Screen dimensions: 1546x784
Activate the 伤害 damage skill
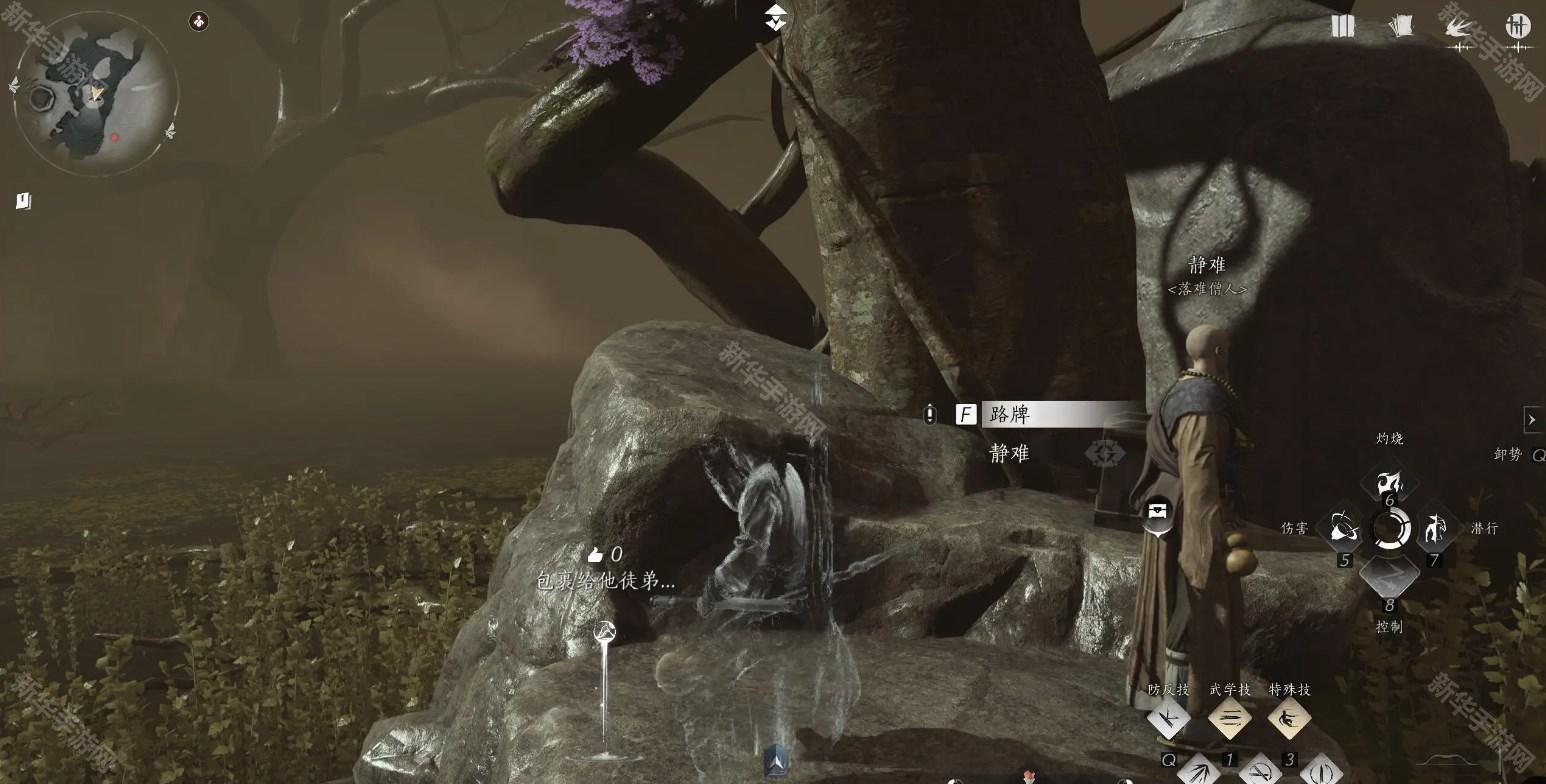[x=1340, y=528]
